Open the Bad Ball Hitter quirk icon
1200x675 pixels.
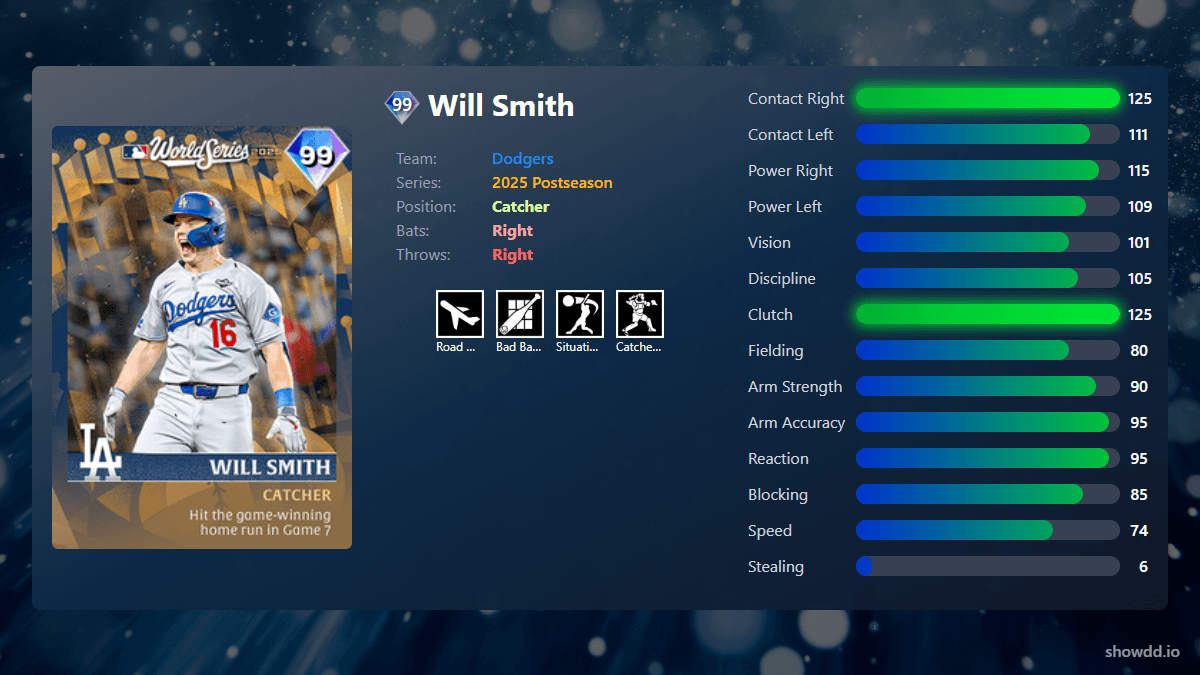coord(520,314)
